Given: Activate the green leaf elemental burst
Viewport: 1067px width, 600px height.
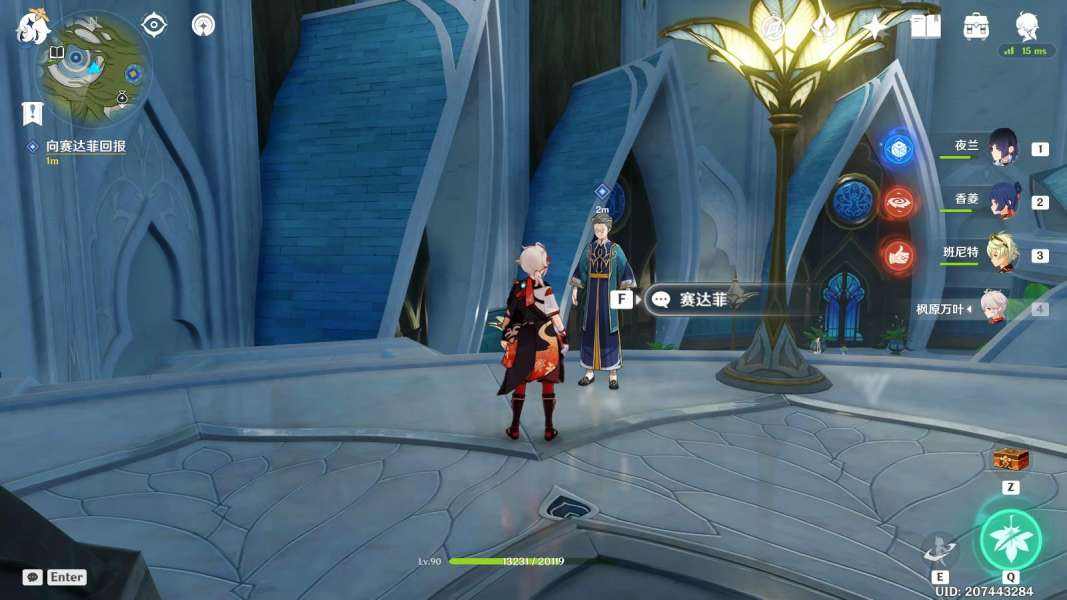Looking at the screenshot, I should (1010, 540).
